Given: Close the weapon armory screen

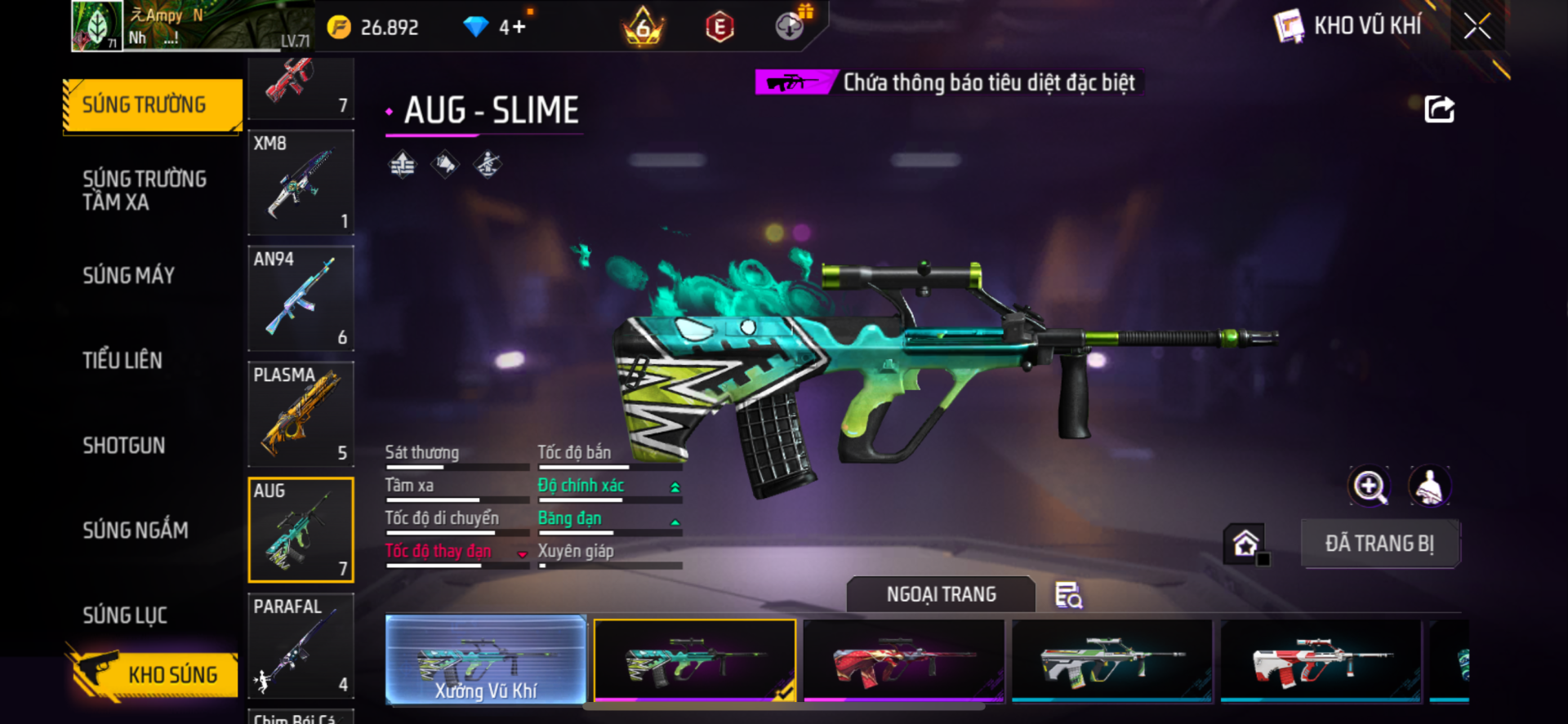Looking at the screenshot, I should [x=1477, y=26].
